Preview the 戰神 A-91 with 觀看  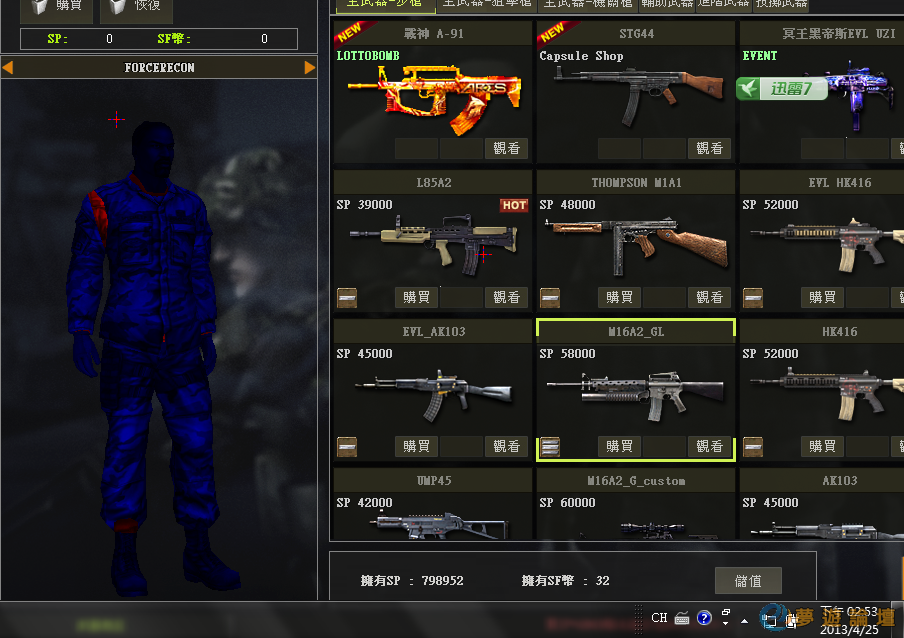507,148
